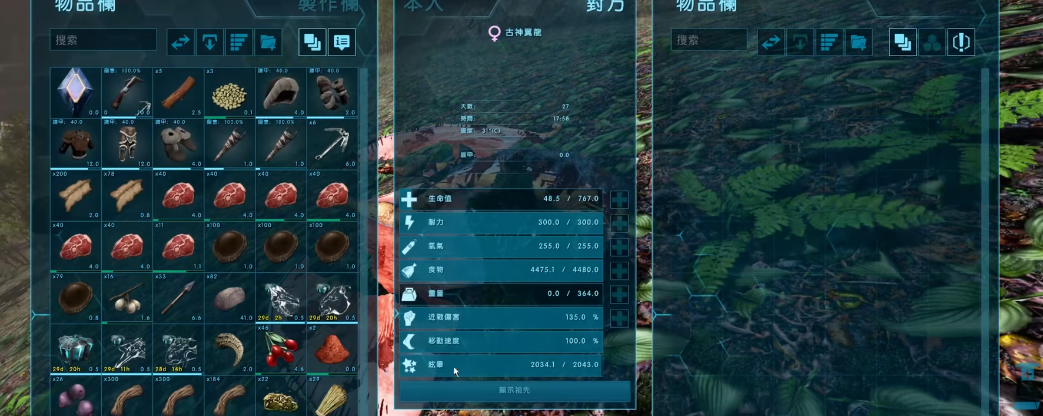Add a point to Stamina (耐力)
This screenshot has height=416, width=1043.
(619, 222)
